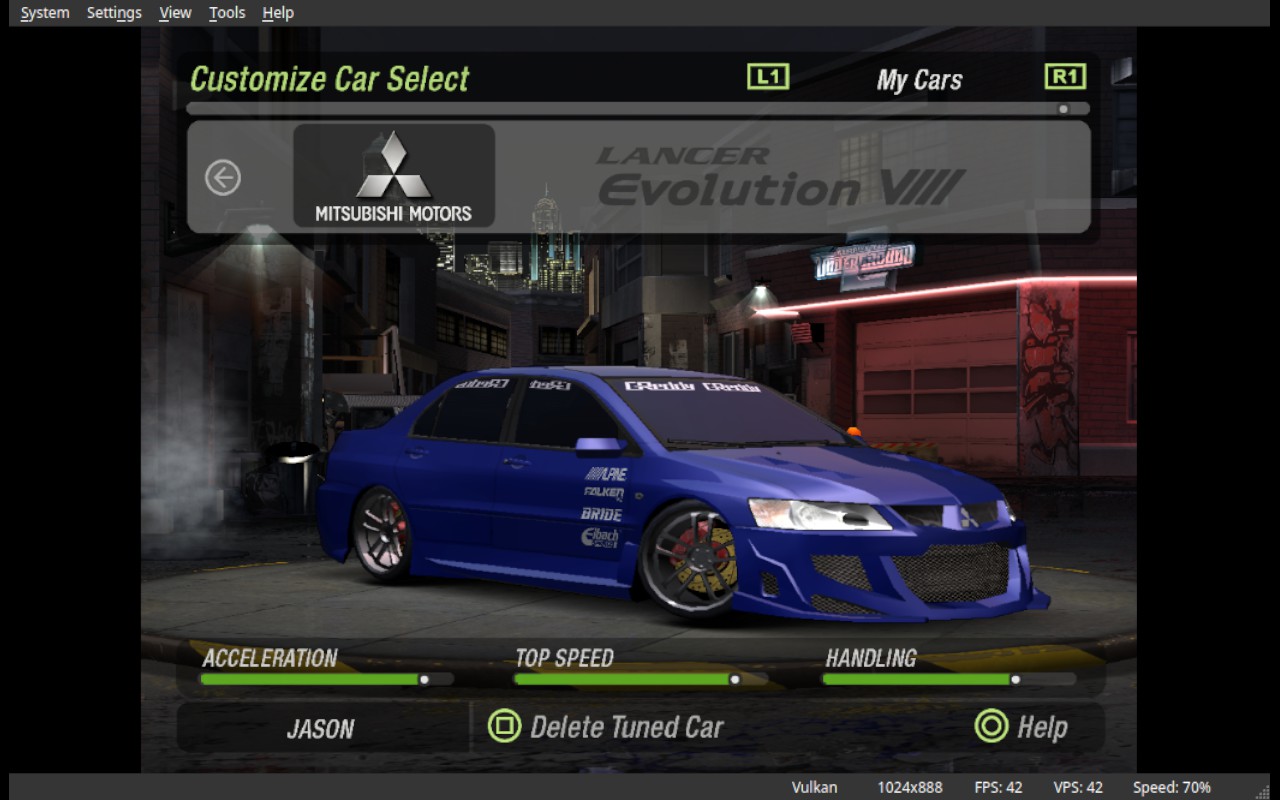The height and width of the screenshot is (800, 1280).
Task: Click the car list scrollbar handle
Action: (x=1063, y=109)
